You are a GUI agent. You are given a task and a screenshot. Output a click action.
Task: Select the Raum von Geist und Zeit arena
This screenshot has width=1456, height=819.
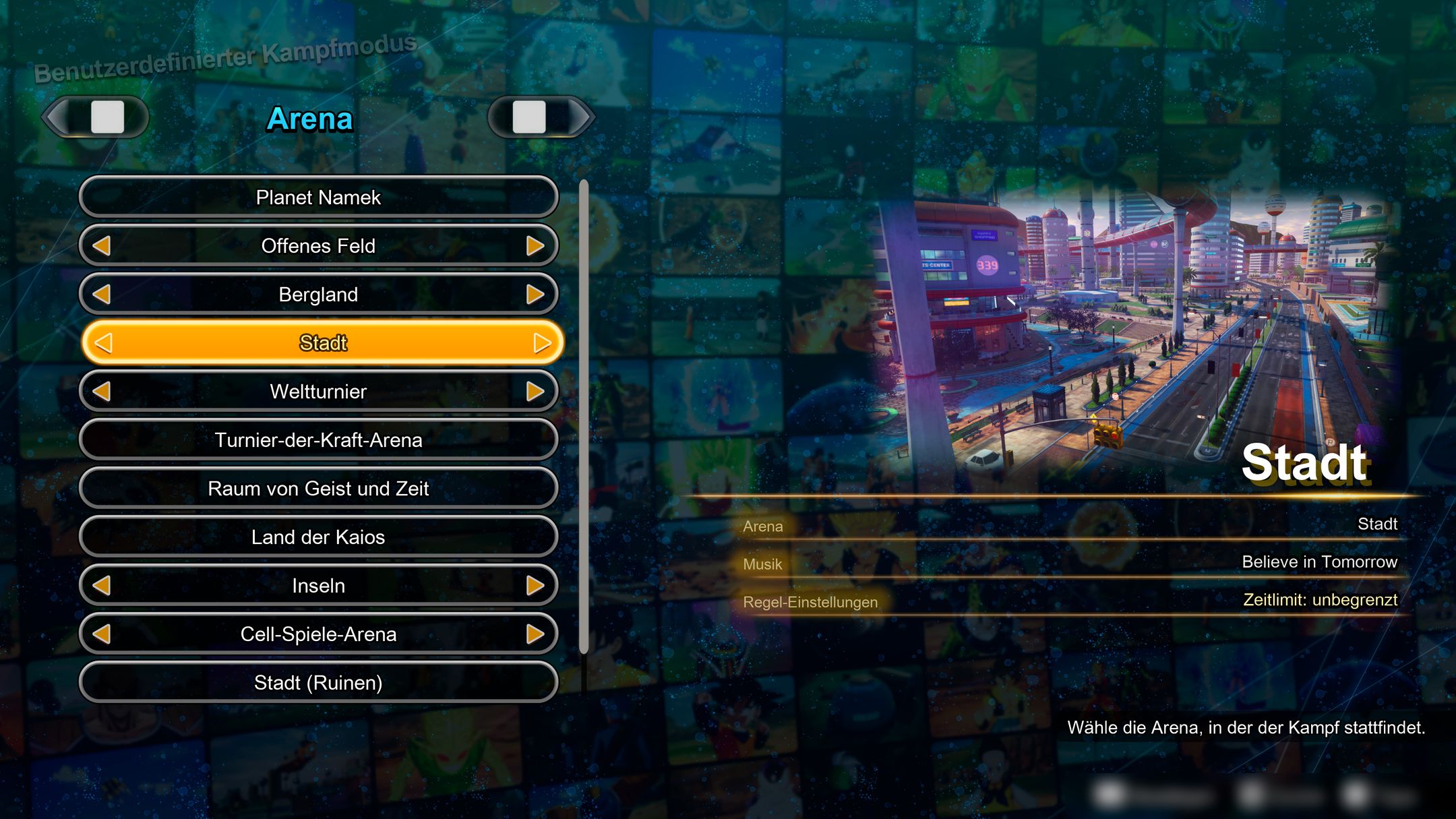tap(318, 489)
